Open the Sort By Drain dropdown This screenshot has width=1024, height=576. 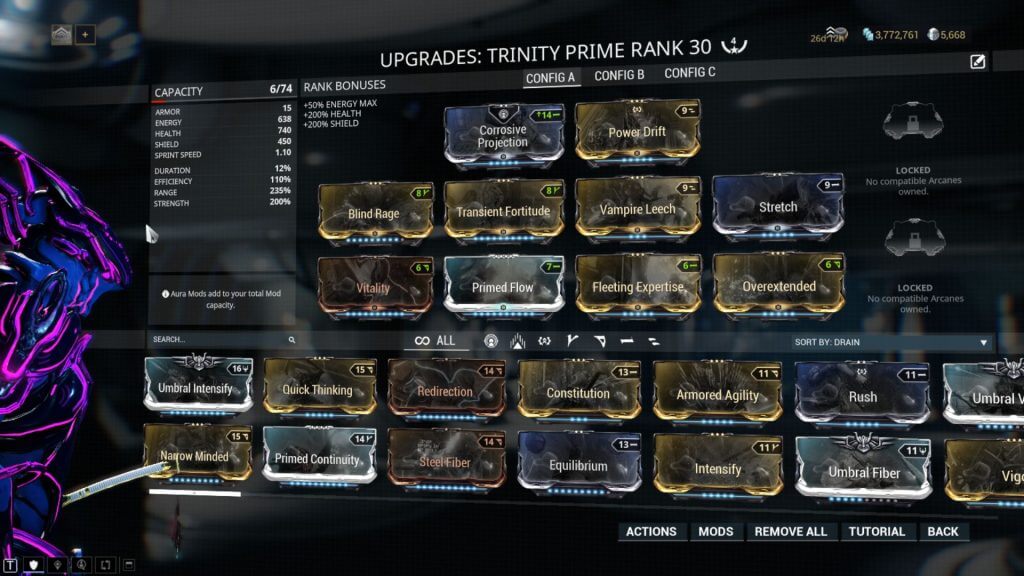(892, 342)
